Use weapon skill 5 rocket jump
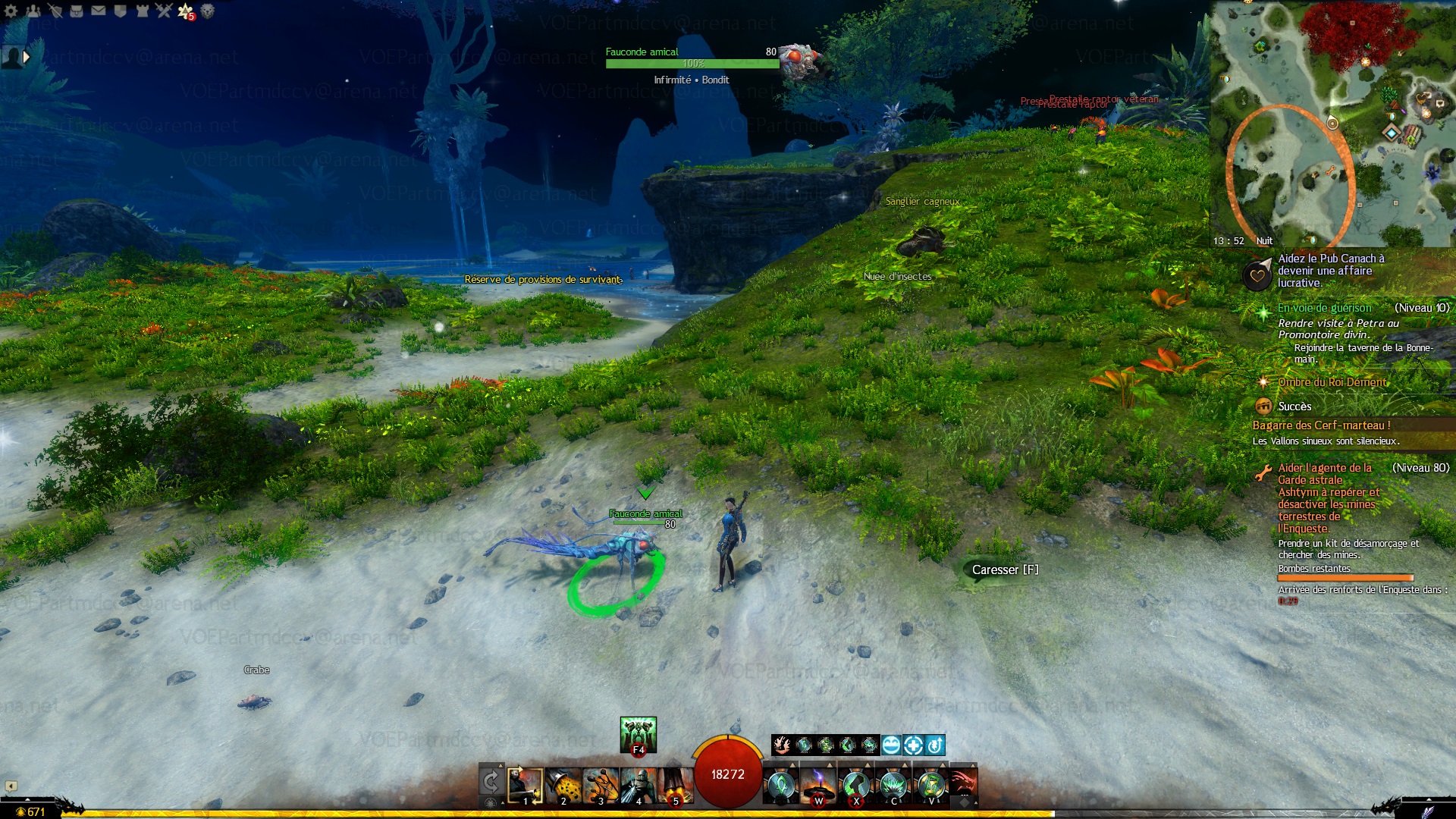The width and height of the screenshot is (1456, 819). pos(675,786)
